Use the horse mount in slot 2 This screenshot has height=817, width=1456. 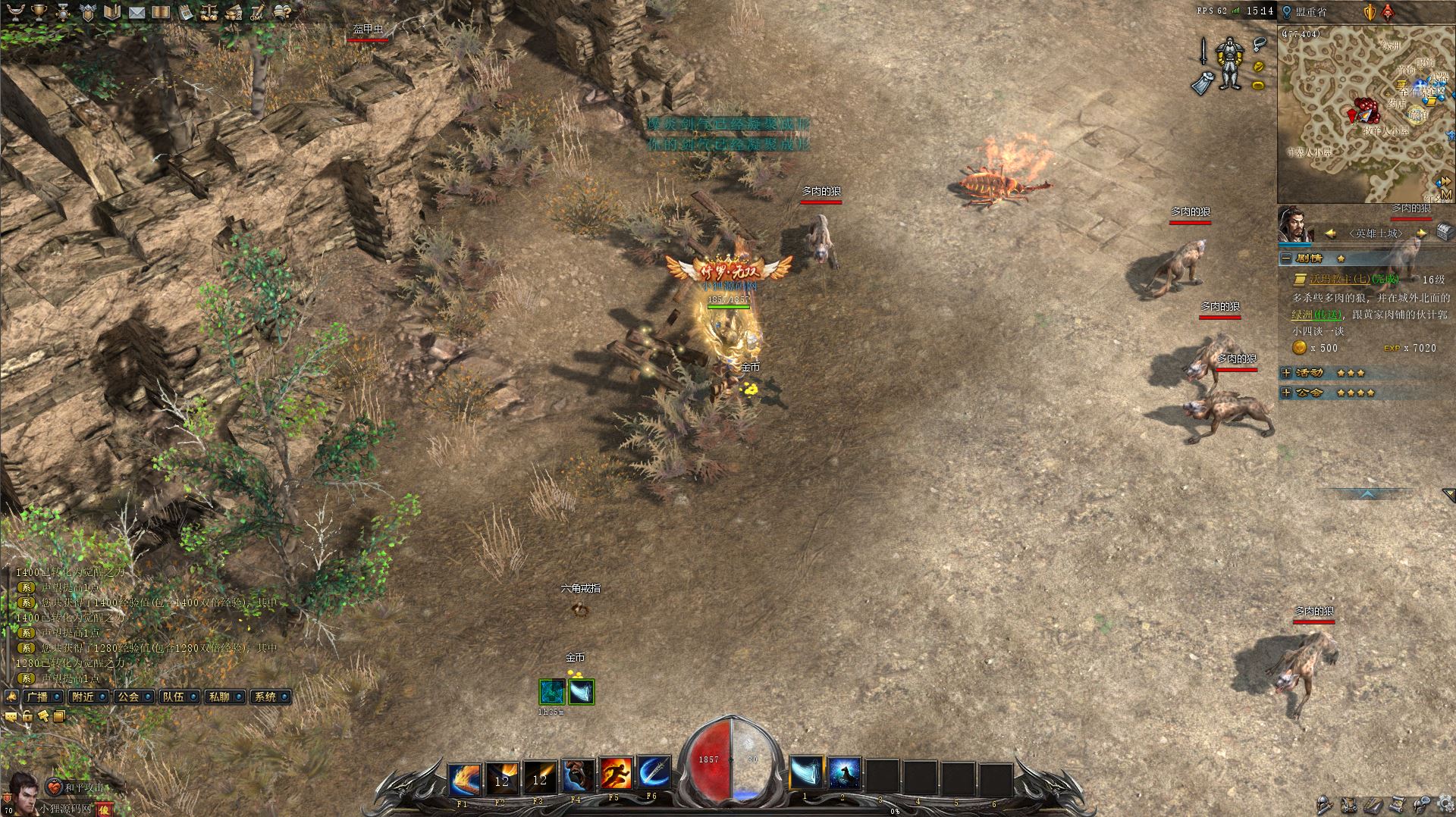point(844,774)
